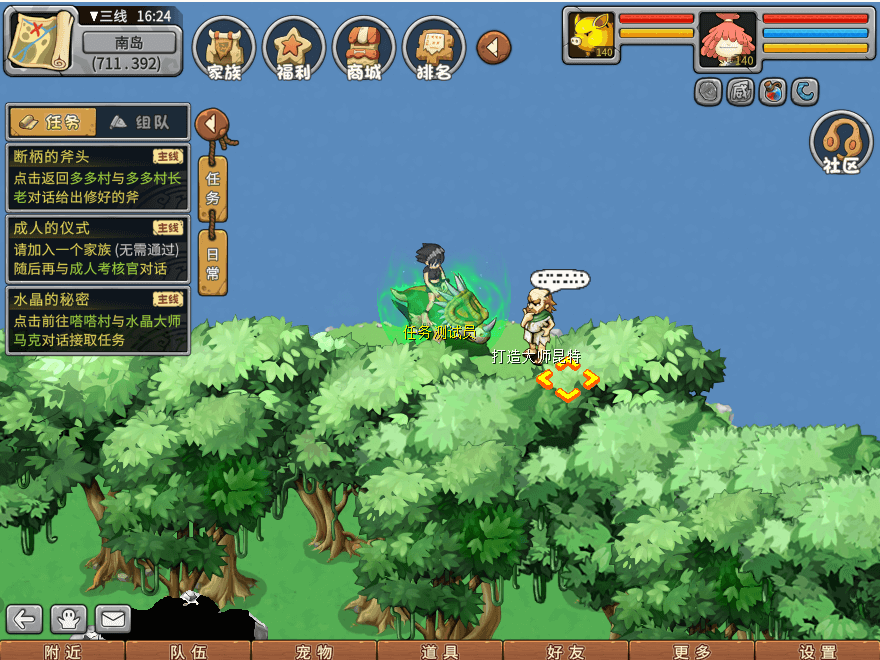Switch to the 组队 (Team) tab
Image resolution: width=880 pixels, height=660 pixels.
143,122
